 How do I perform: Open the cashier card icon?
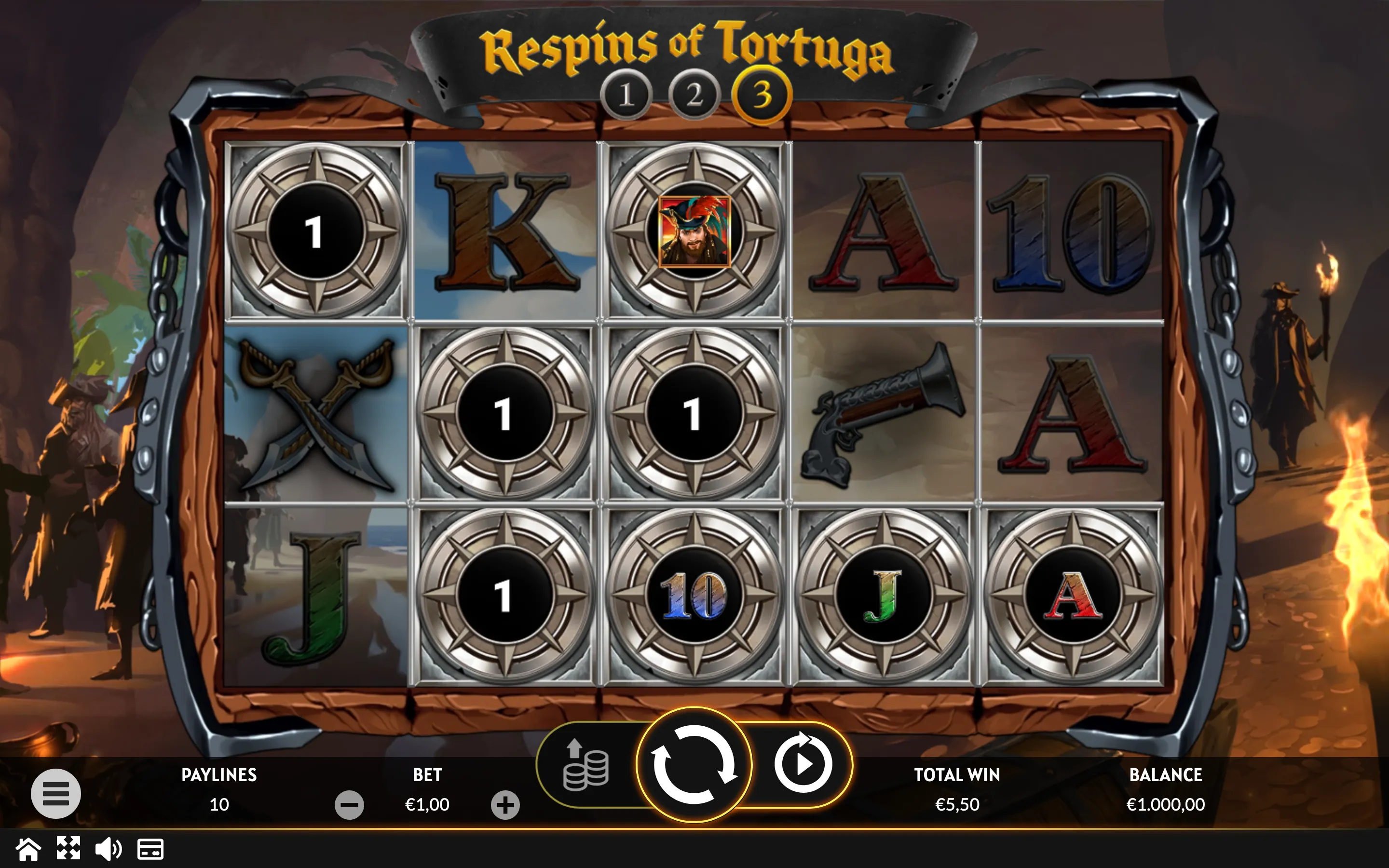click(x=150, y=849)
